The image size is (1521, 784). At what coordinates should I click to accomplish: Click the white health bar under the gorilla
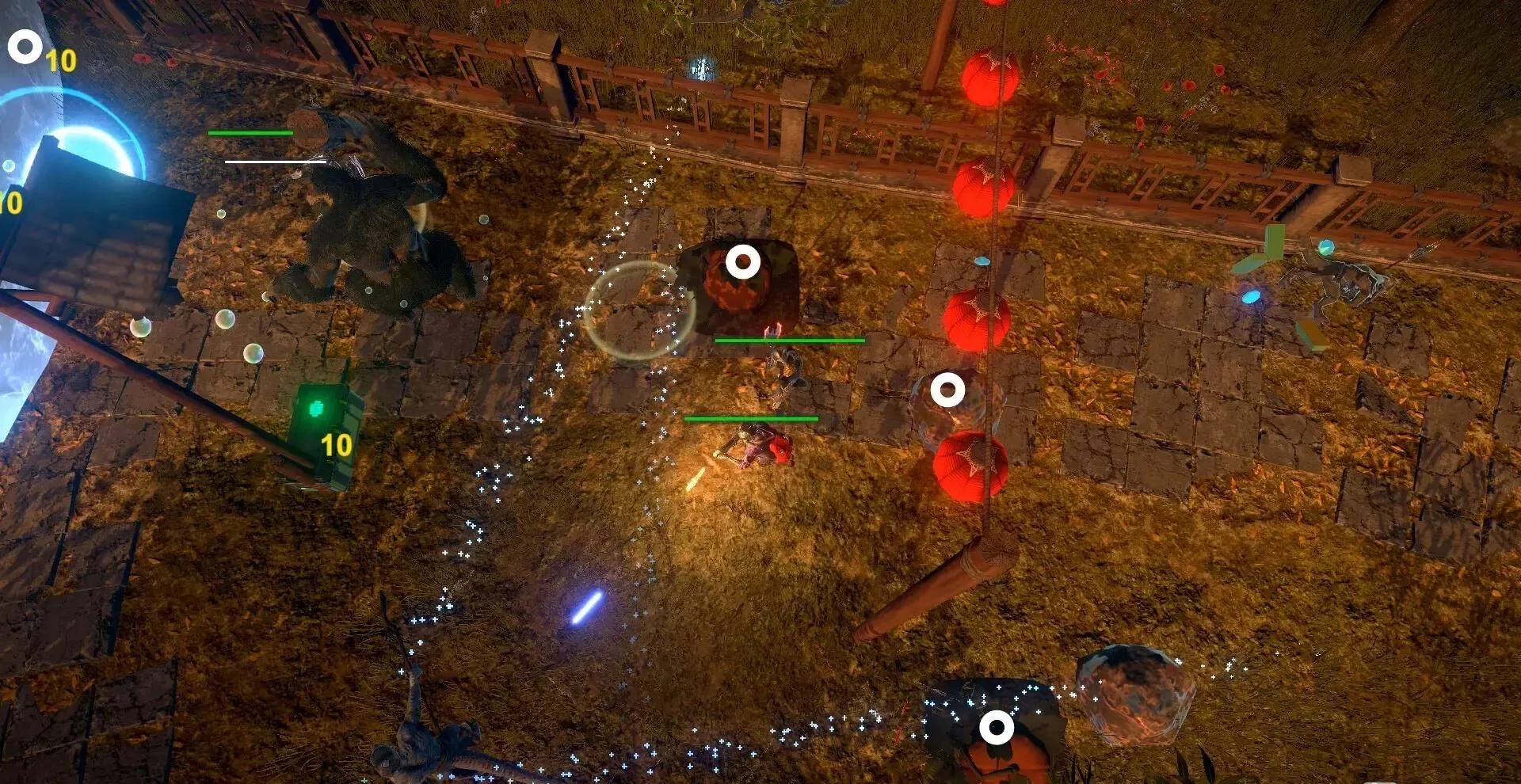pyautogui.click(x=277, y=161)
